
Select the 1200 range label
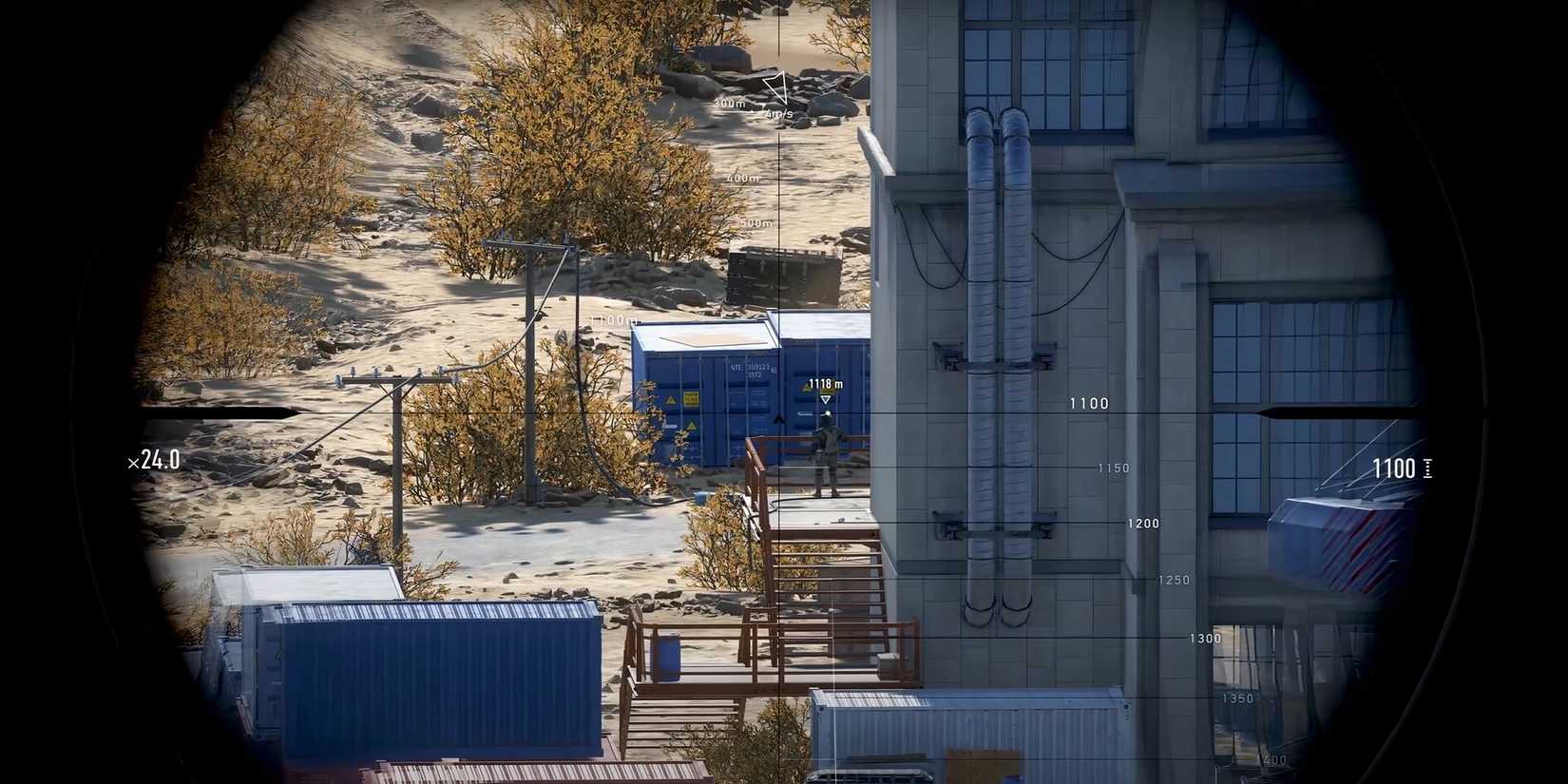(x=1143, y=524)
